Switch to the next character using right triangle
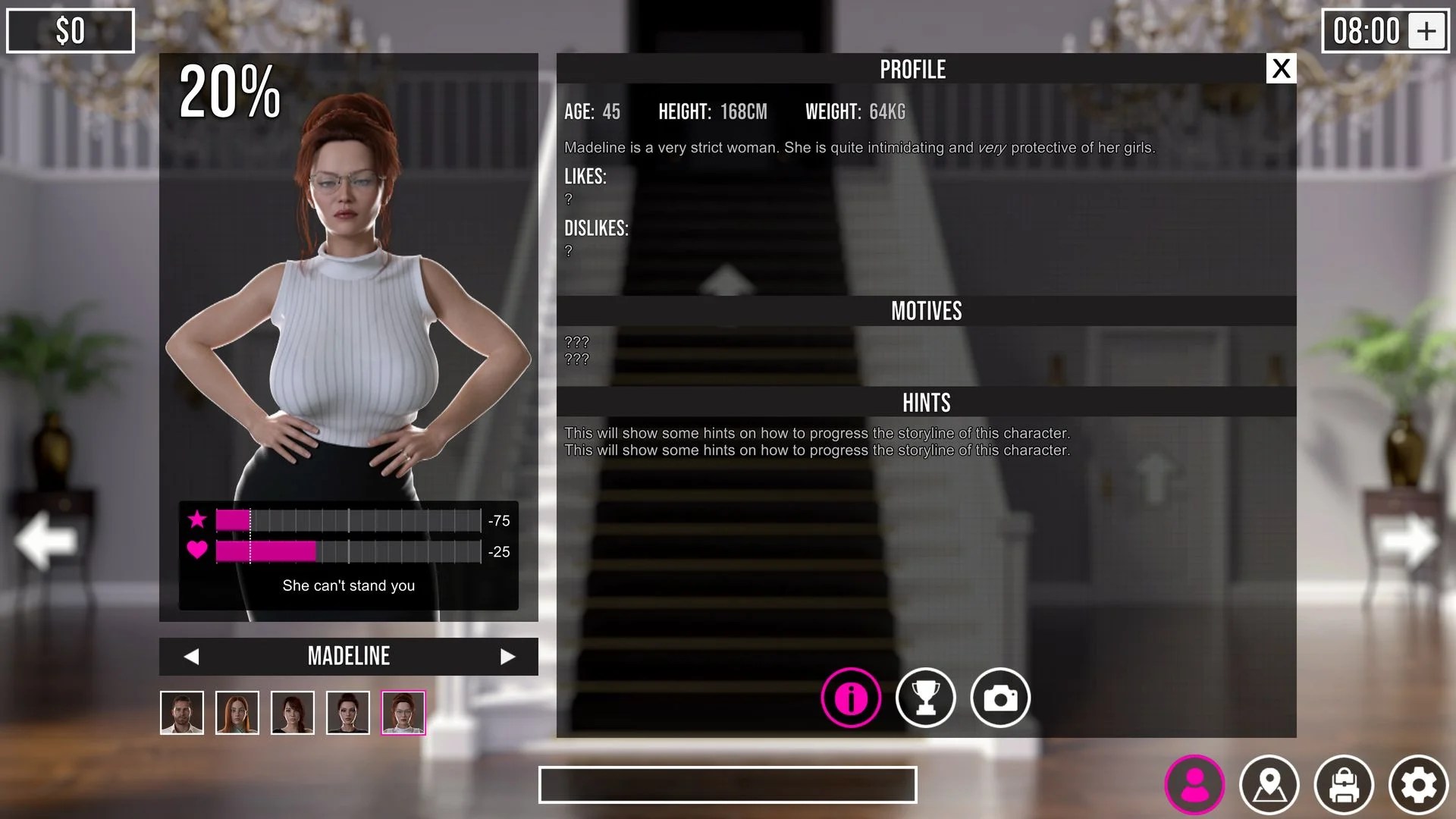The image size is (1456, 819). [x=507, y=657]
